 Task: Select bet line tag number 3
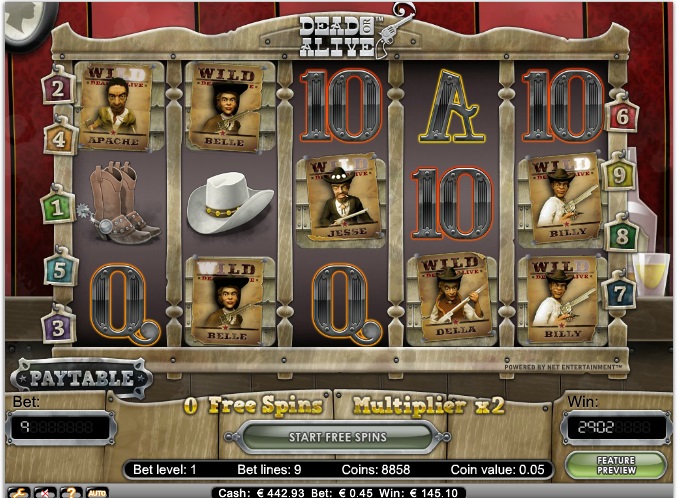click(x=58, y=325)
